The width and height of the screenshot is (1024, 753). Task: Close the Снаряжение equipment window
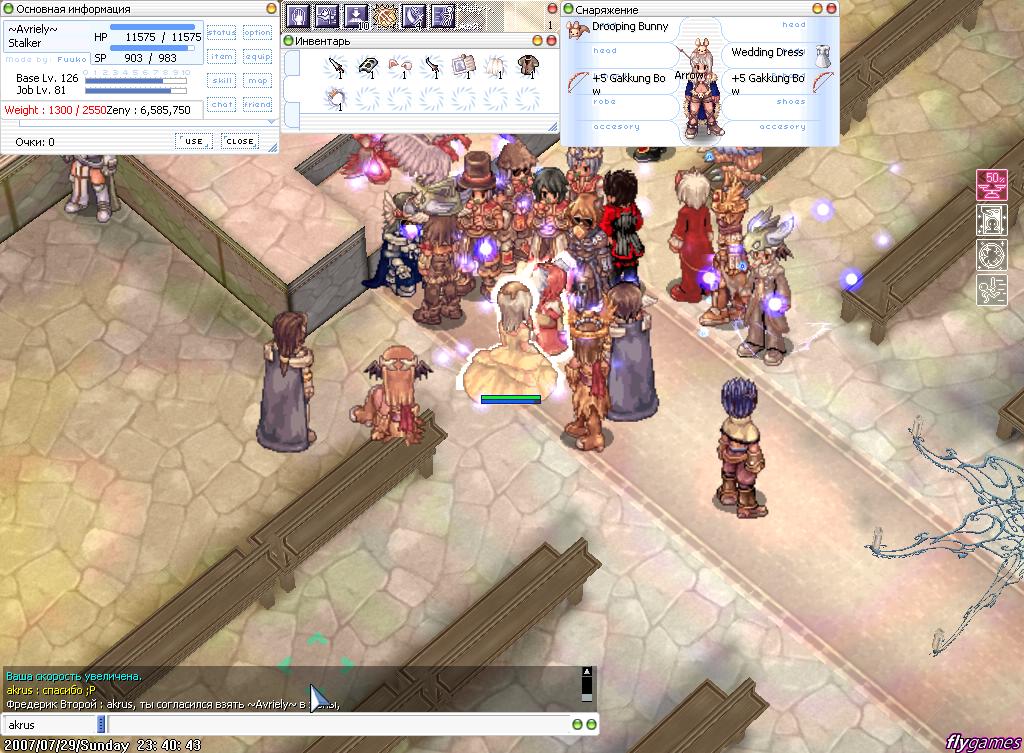click(x=830, y=9)
